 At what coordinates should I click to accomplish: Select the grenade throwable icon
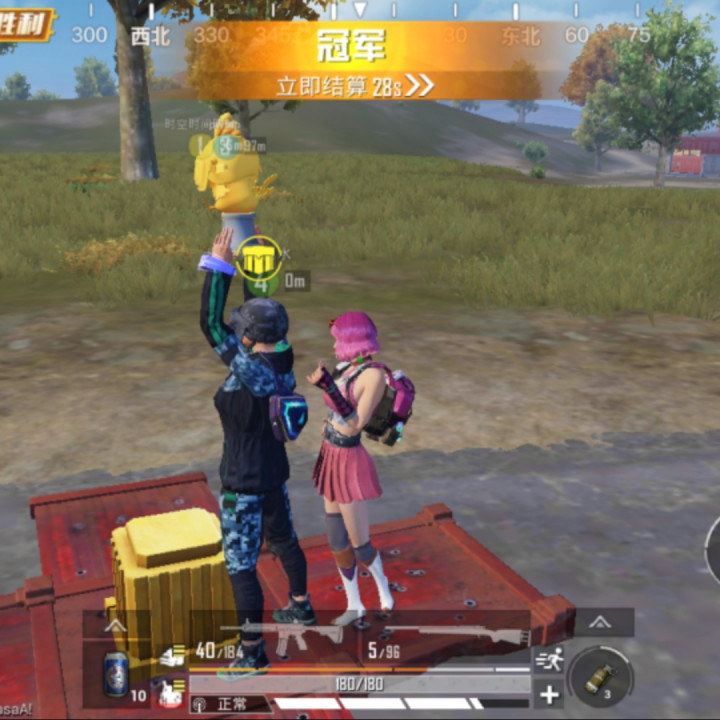click(600, 678)
